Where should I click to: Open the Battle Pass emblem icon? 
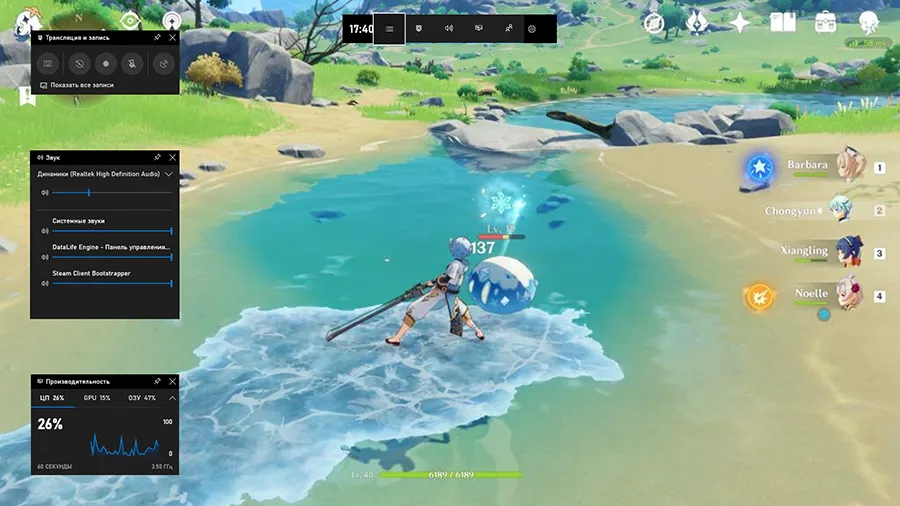coord(698,23)
